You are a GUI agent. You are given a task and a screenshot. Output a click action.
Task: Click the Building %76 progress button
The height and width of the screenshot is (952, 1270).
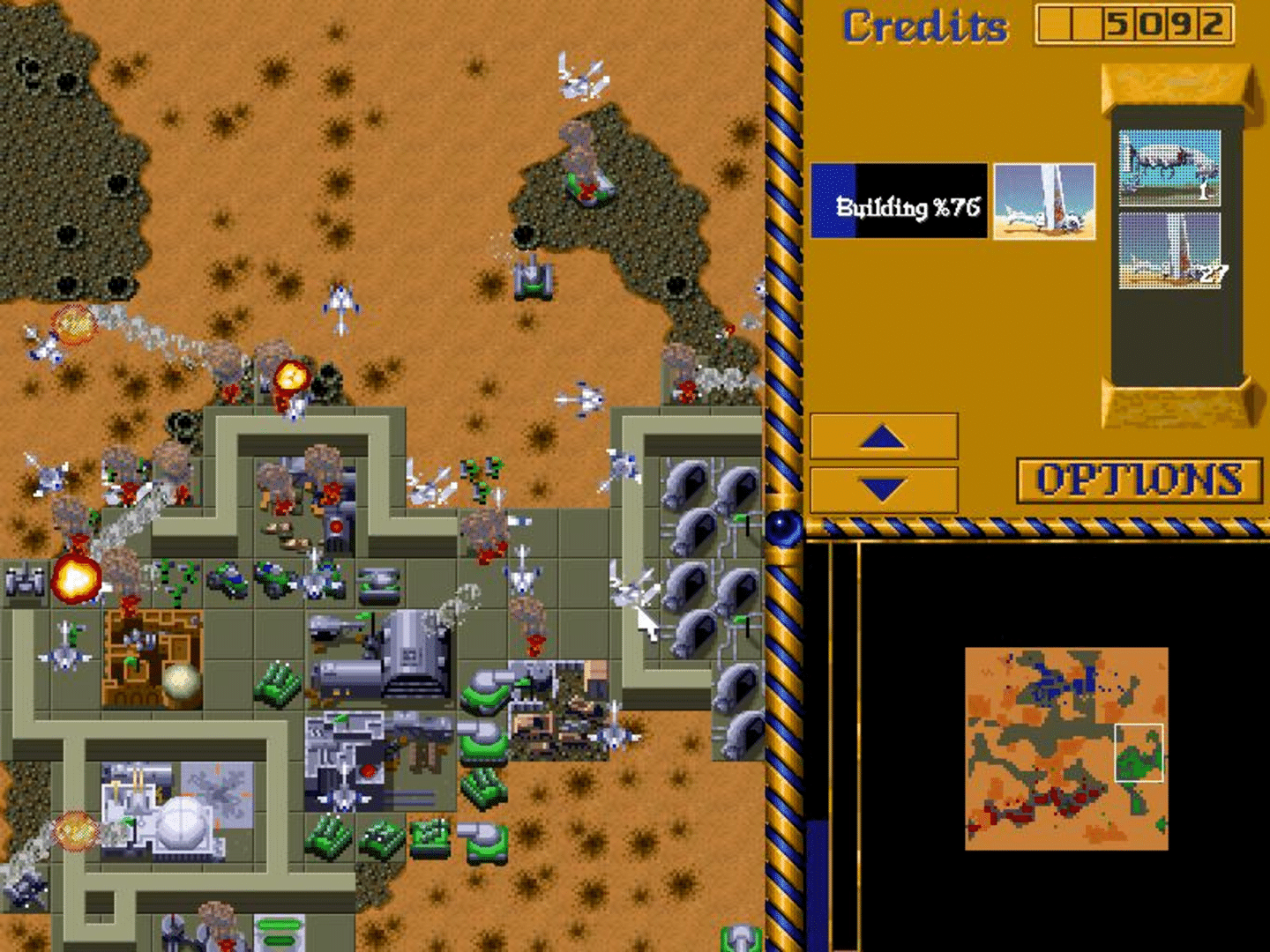point(899,201)
